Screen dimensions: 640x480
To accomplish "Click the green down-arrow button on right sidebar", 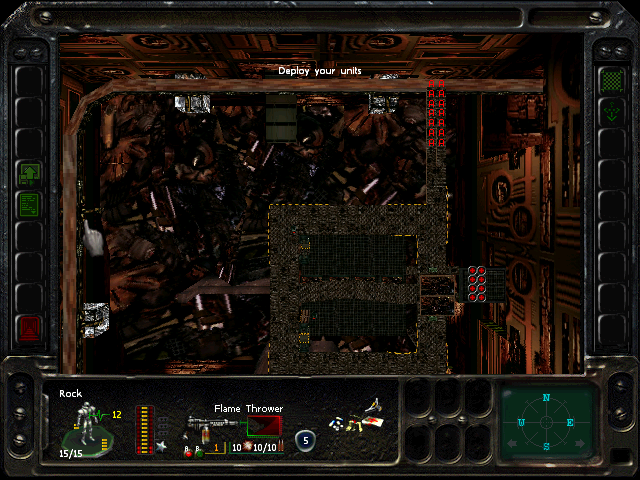I will pyautogui.click(x=610, y=113).
